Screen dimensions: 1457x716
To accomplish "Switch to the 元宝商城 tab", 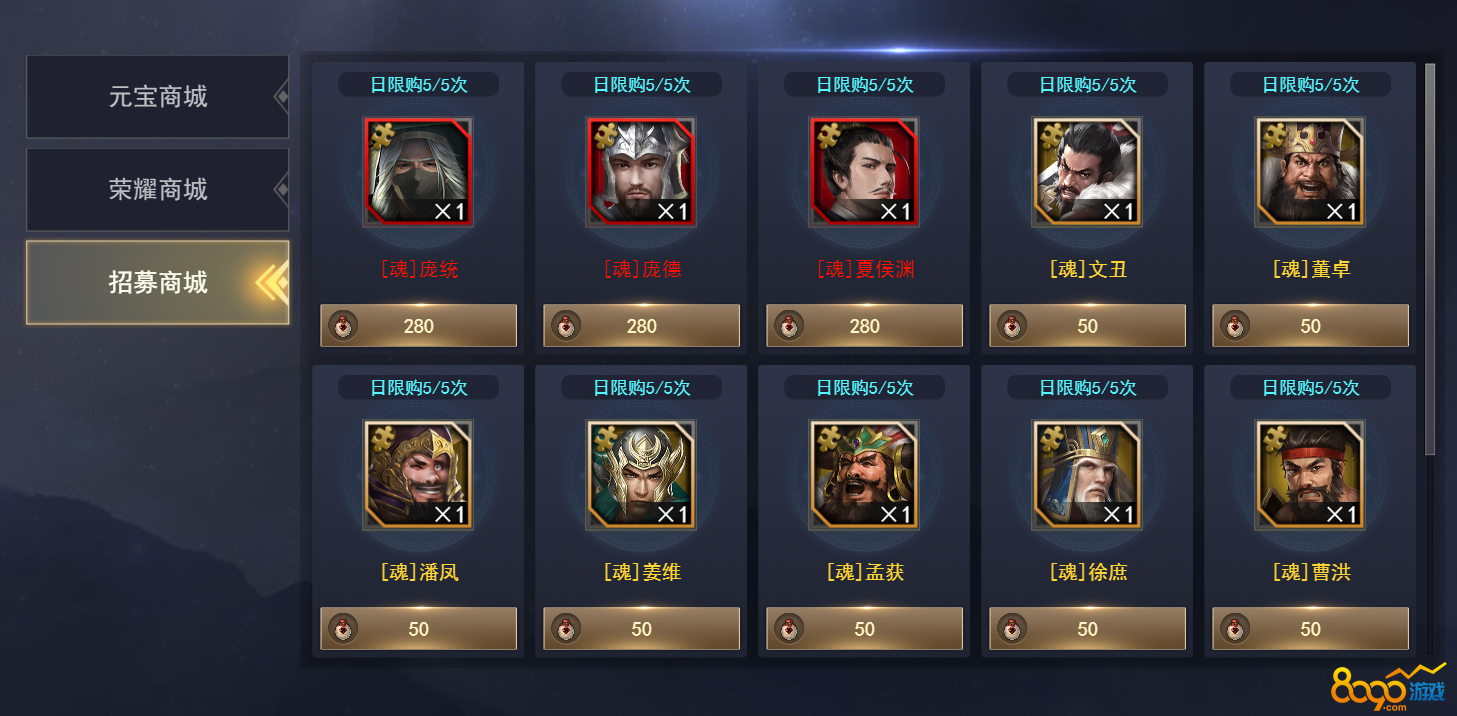I will pyautogui.click(x=158, y=97).
